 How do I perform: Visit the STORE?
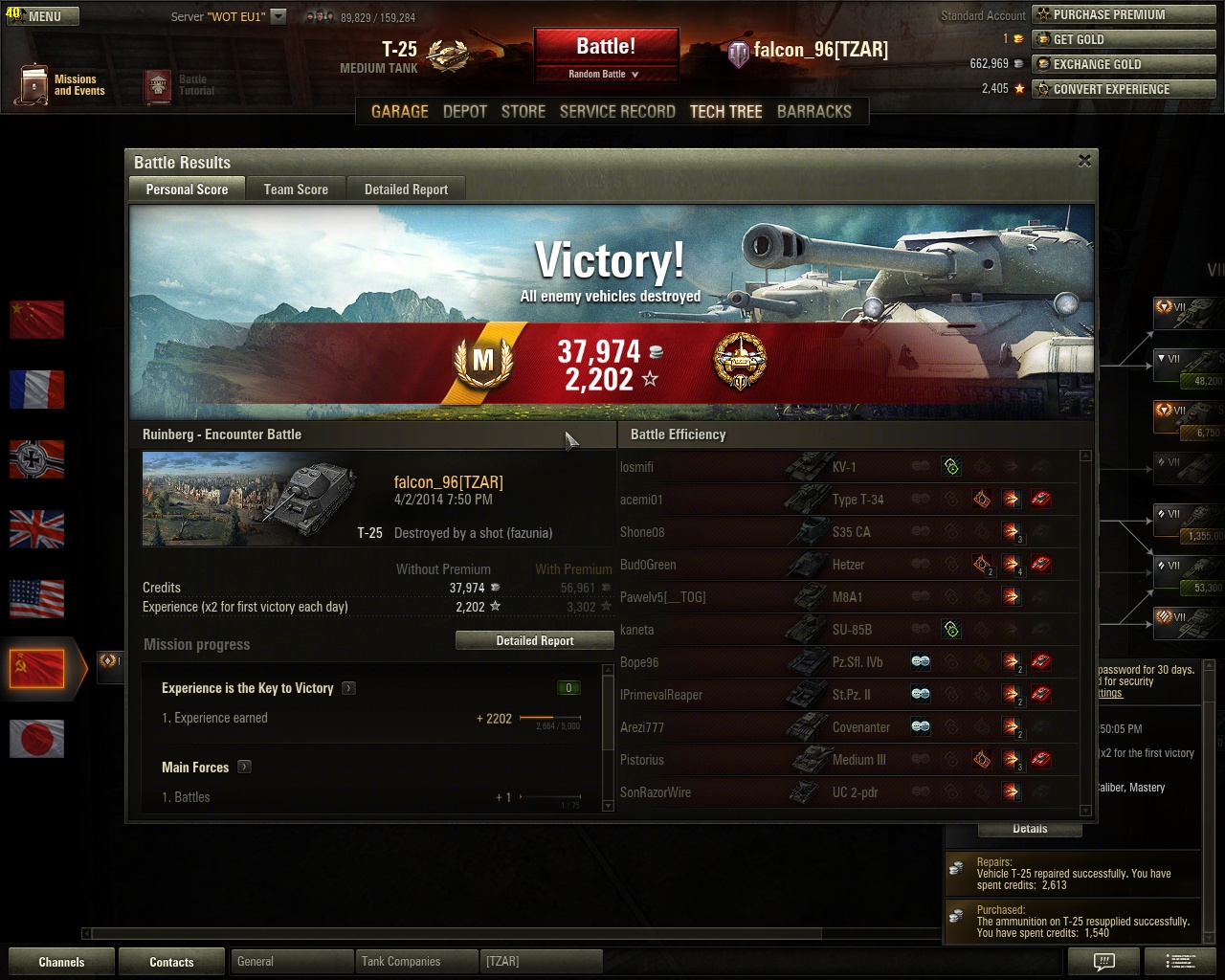[523, 111]
